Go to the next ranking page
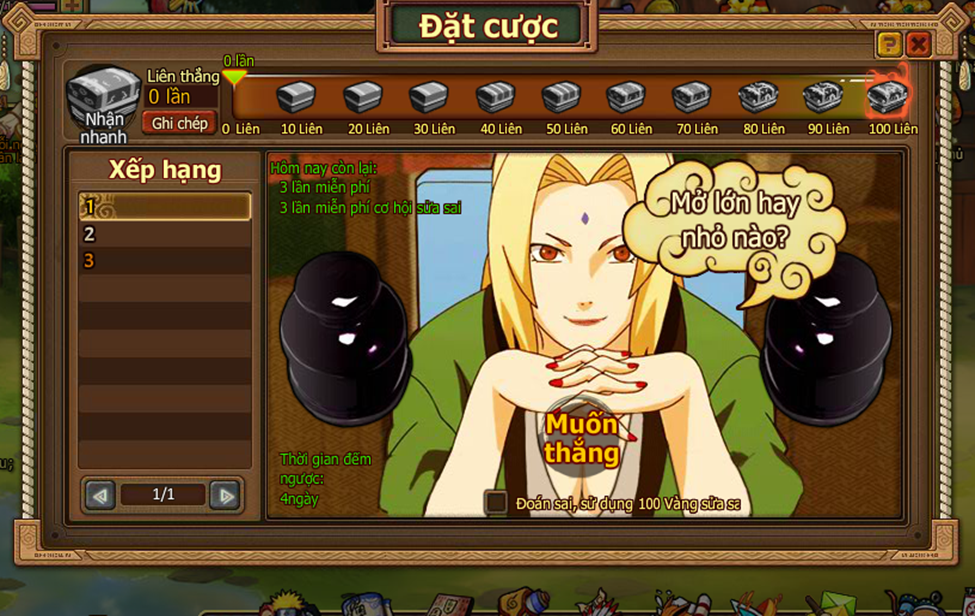975x616 pixels. tap(226, 495)
